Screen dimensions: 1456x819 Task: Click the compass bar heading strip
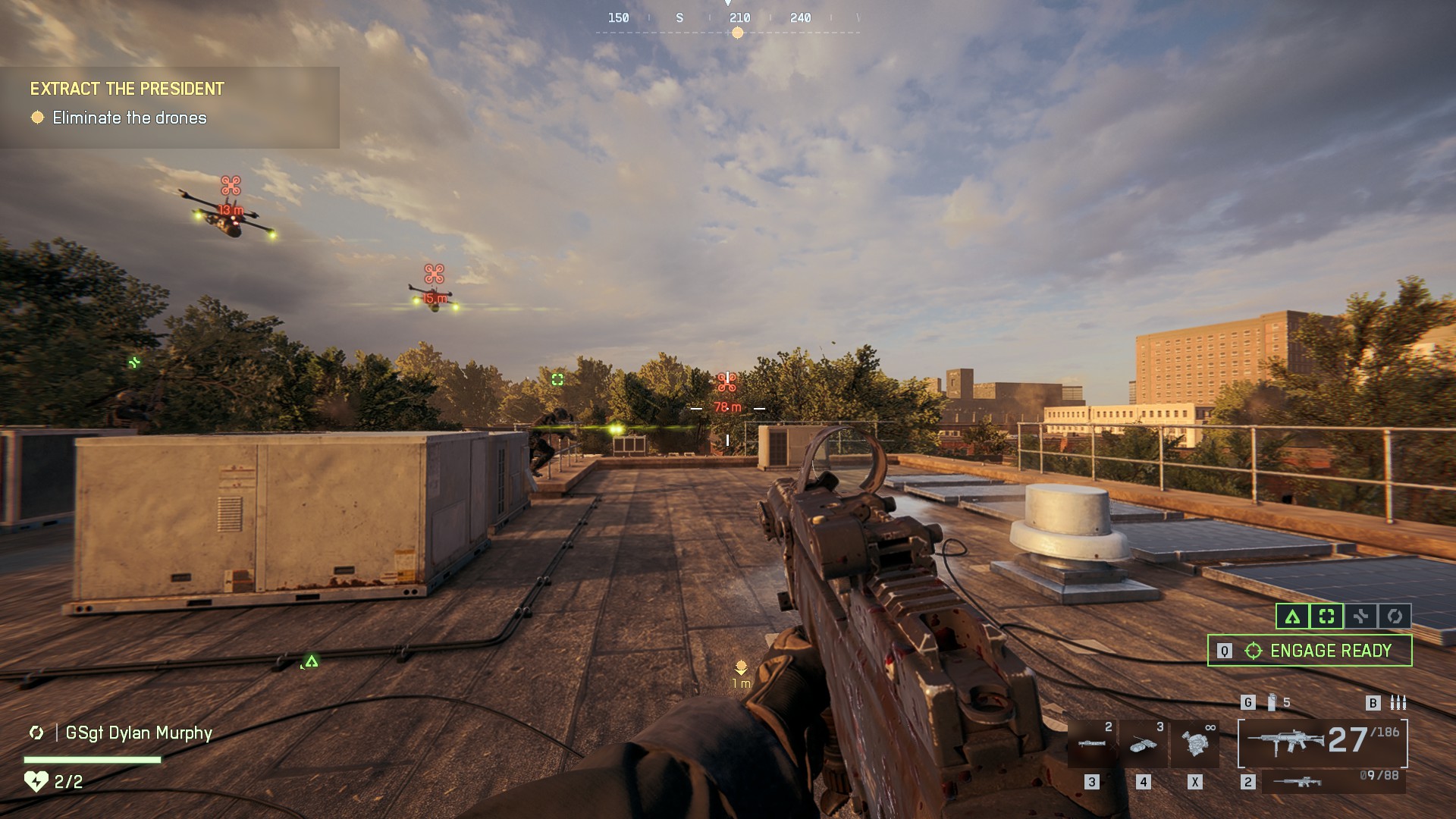[728, 19]
